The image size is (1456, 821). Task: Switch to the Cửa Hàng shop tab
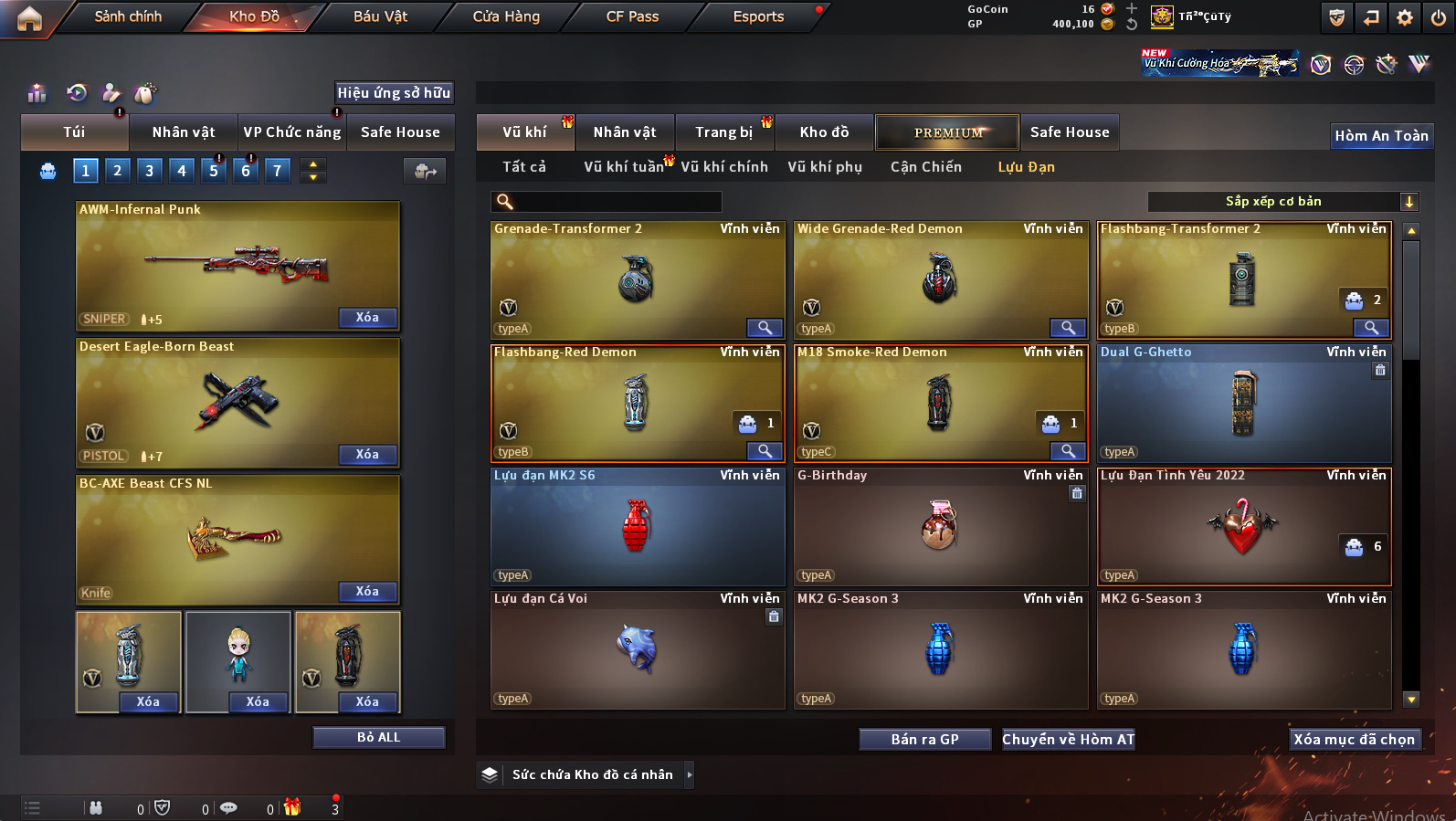(506, 16)
